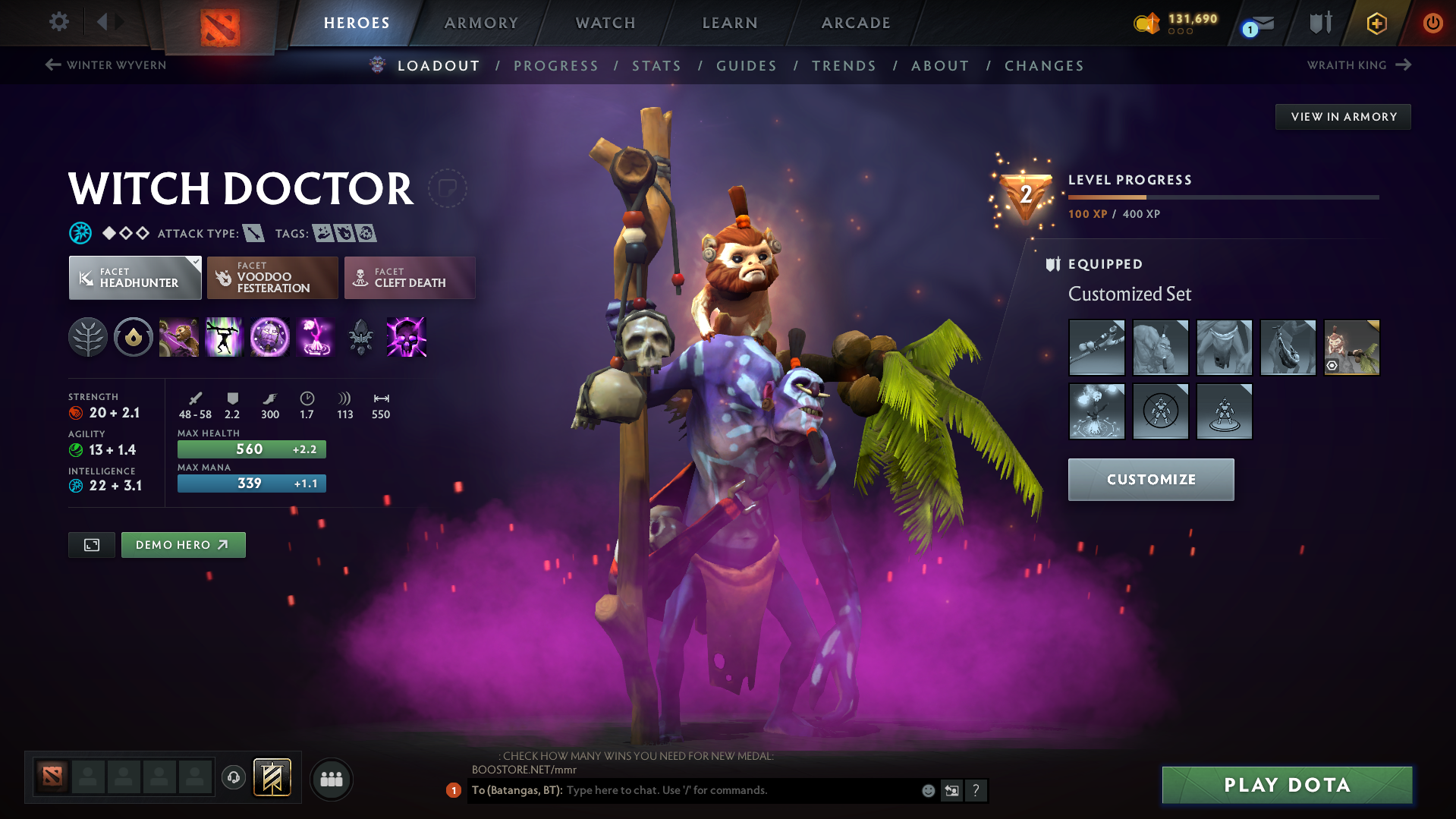The image size is (1456, 819).
Task: View the Paralyzing Cask ability icon
Action: [179, 338]
